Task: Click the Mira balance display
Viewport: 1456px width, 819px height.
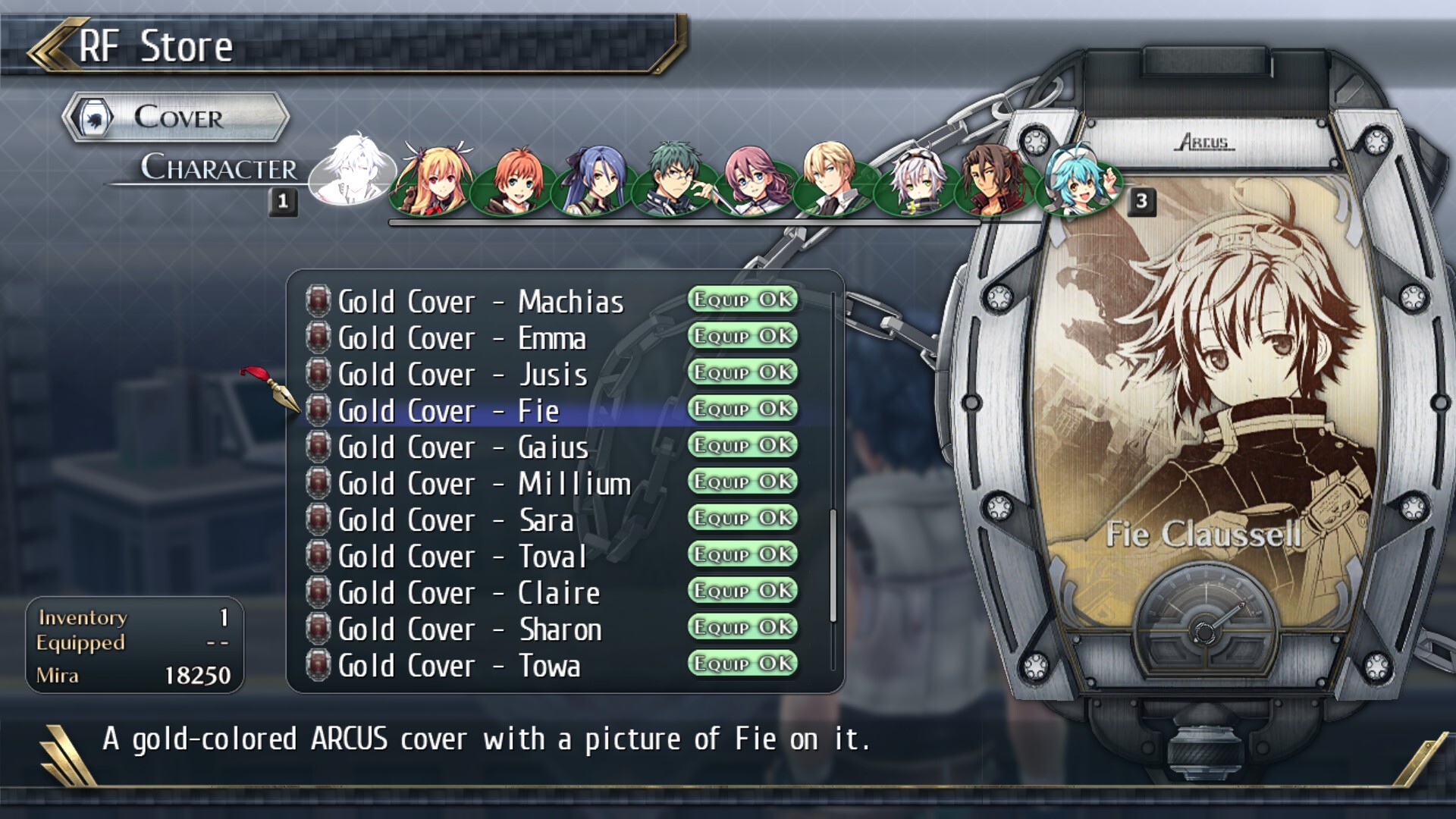Action: (133, 675)
